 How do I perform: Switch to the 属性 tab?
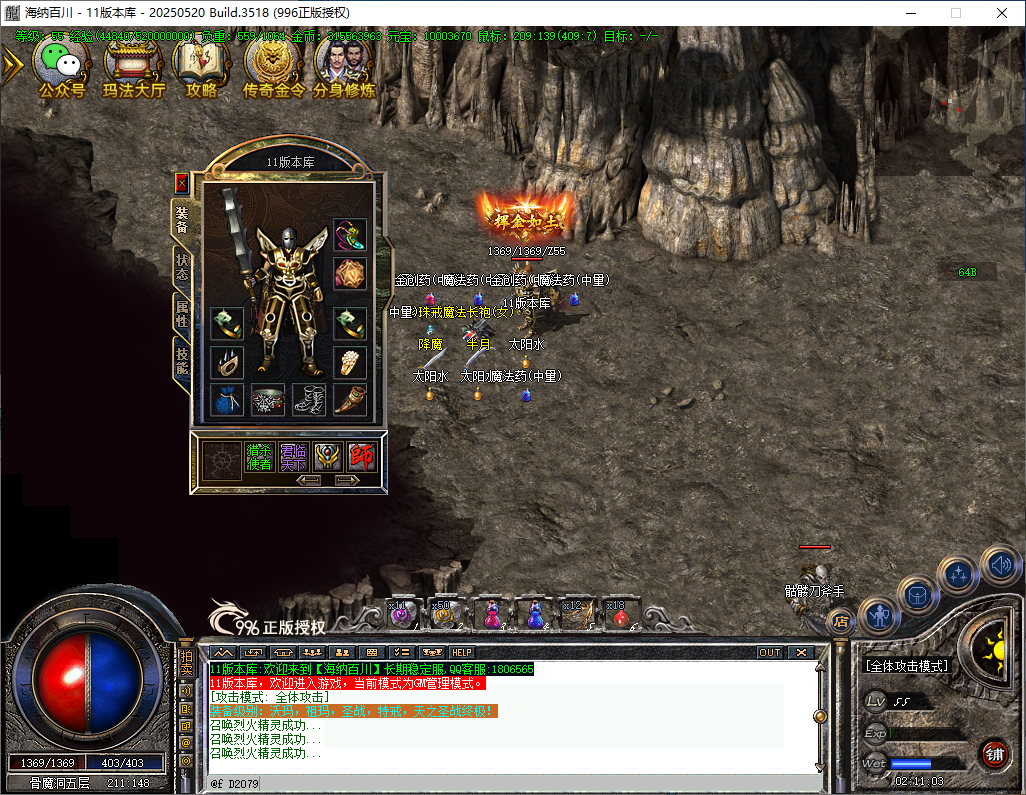click(x=182, y=313)
